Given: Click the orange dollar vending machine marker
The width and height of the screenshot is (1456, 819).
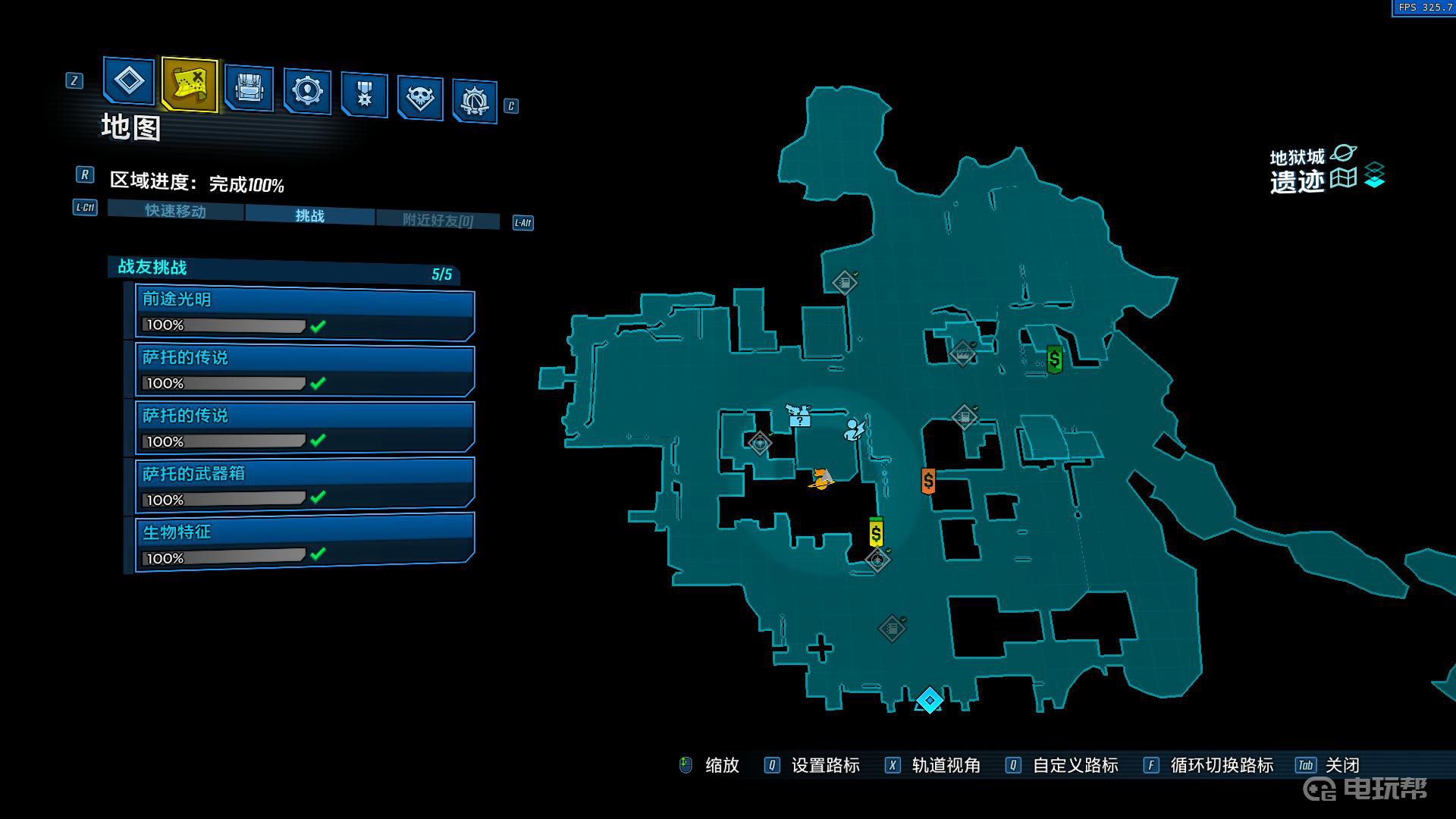Looking at the screenshot, I should point(928,481).
